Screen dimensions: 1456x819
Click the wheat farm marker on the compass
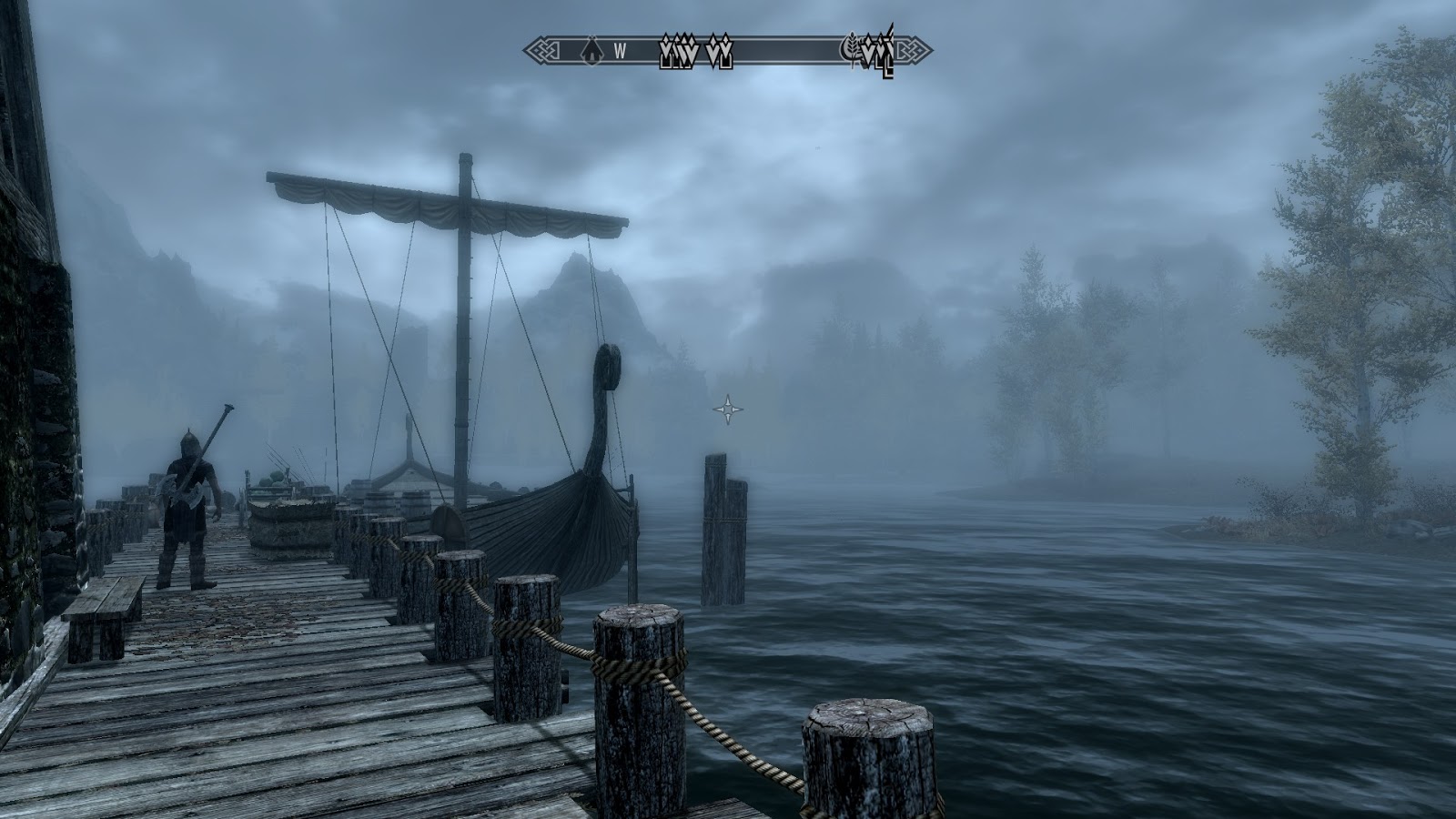pyautogui.click(x=854, y=48)
